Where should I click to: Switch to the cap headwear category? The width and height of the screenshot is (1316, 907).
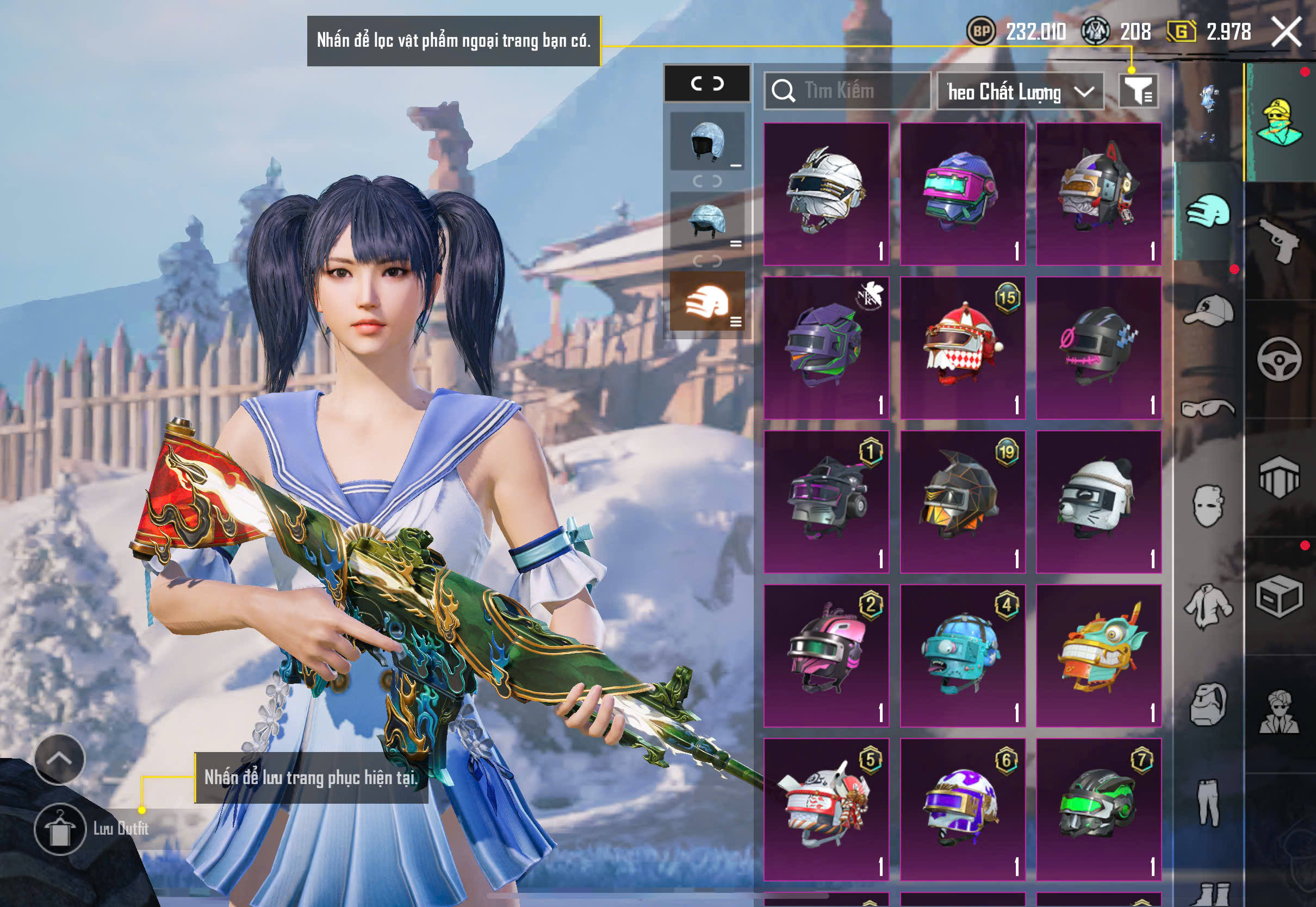coord(1209,310)
